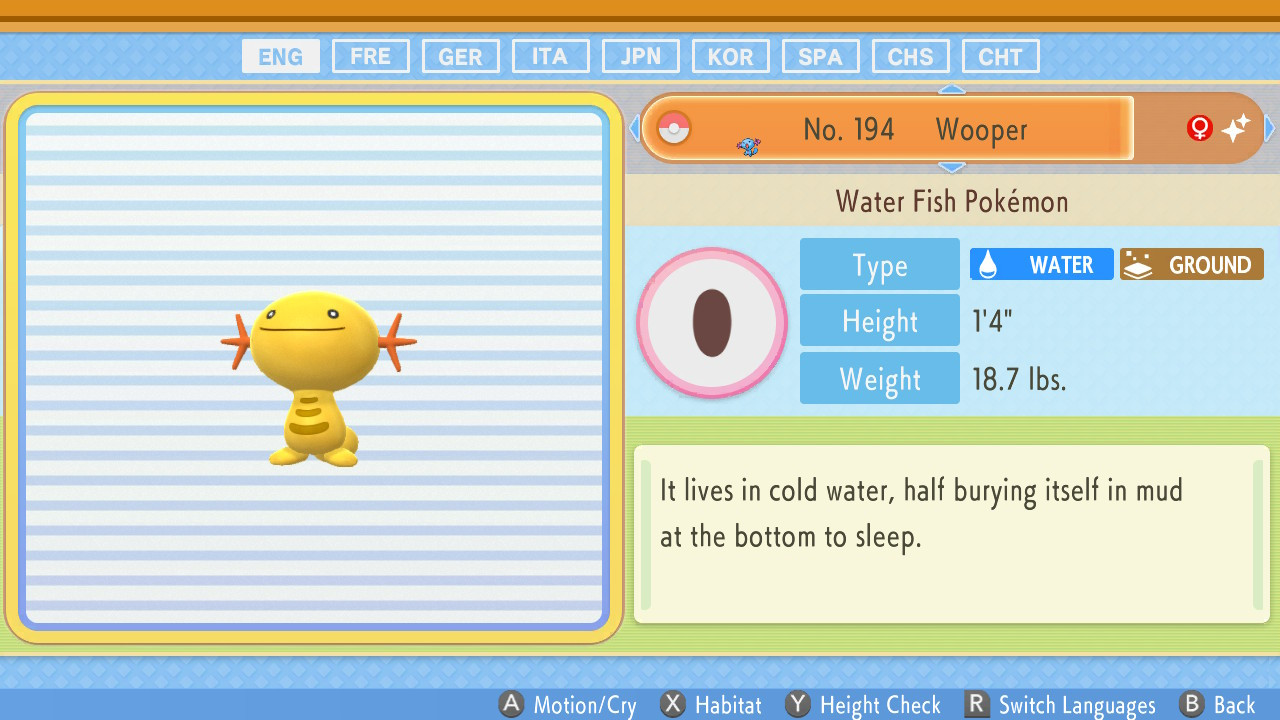This screenshot has height=720, width=1280.
Task: Click the down arrow for next Pokédex entry
Action: click(x=952, y=165)
